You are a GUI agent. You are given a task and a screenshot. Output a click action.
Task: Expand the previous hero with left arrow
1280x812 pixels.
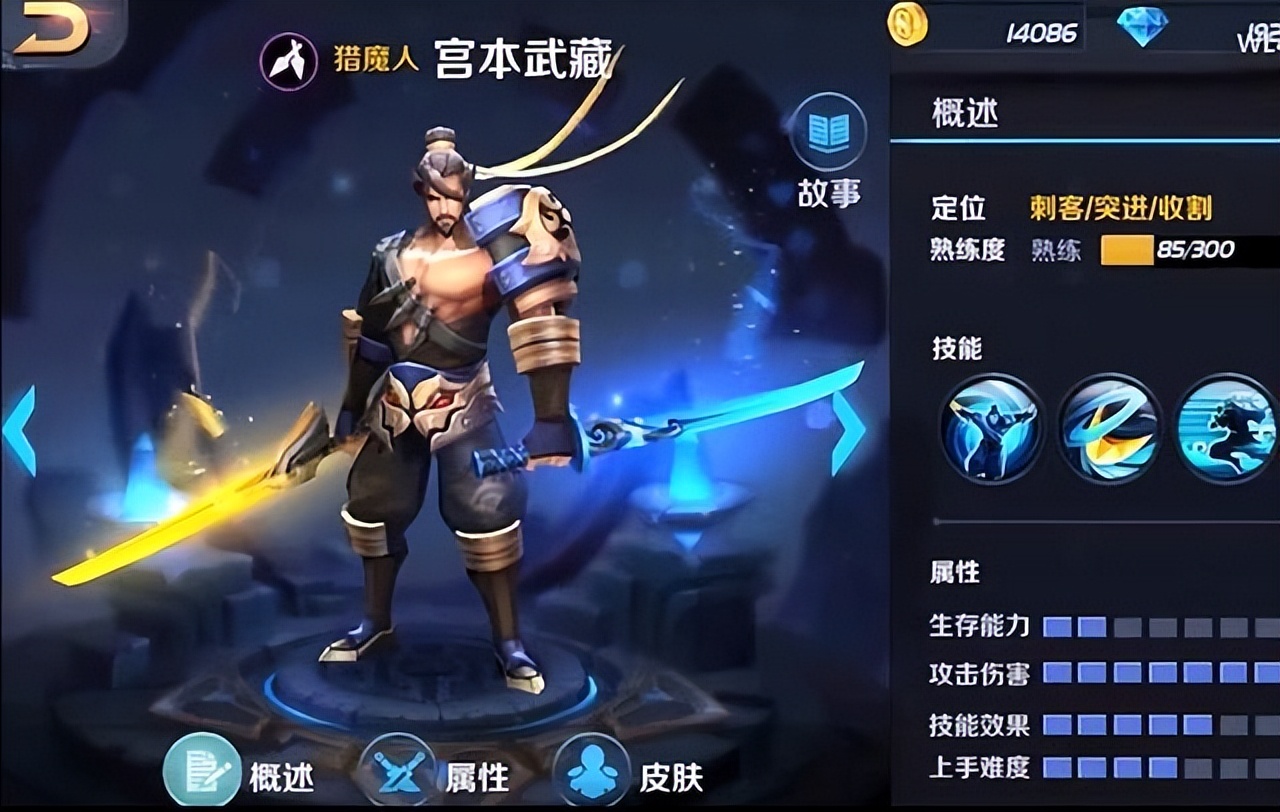(18, 430)
